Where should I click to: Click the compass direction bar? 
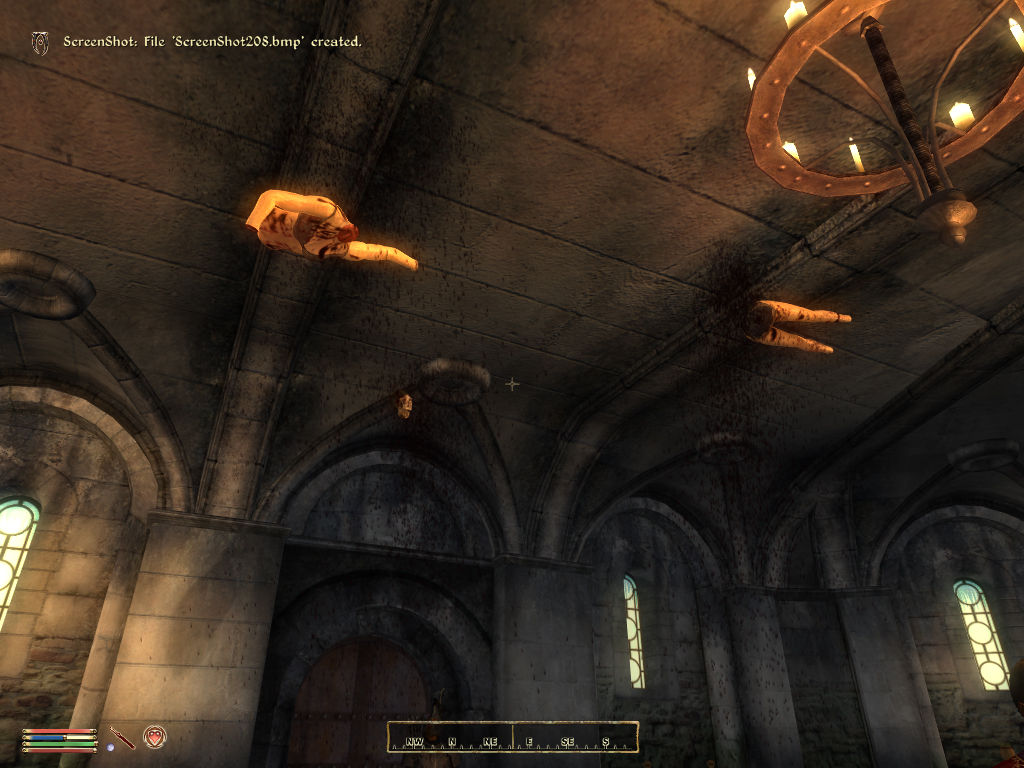(x=512, y=737)
